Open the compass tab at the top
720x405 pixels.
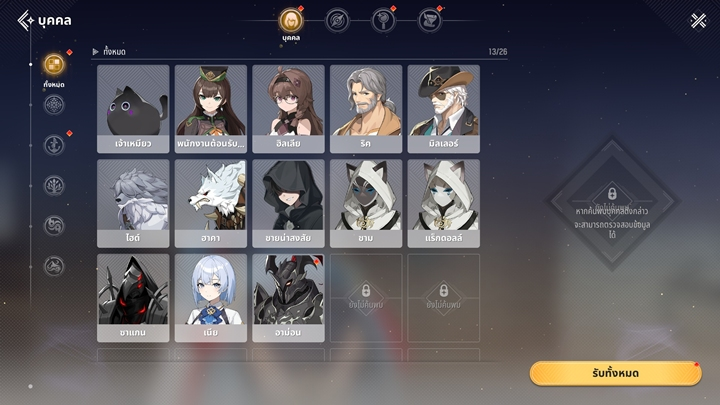[x=338, y=20]
